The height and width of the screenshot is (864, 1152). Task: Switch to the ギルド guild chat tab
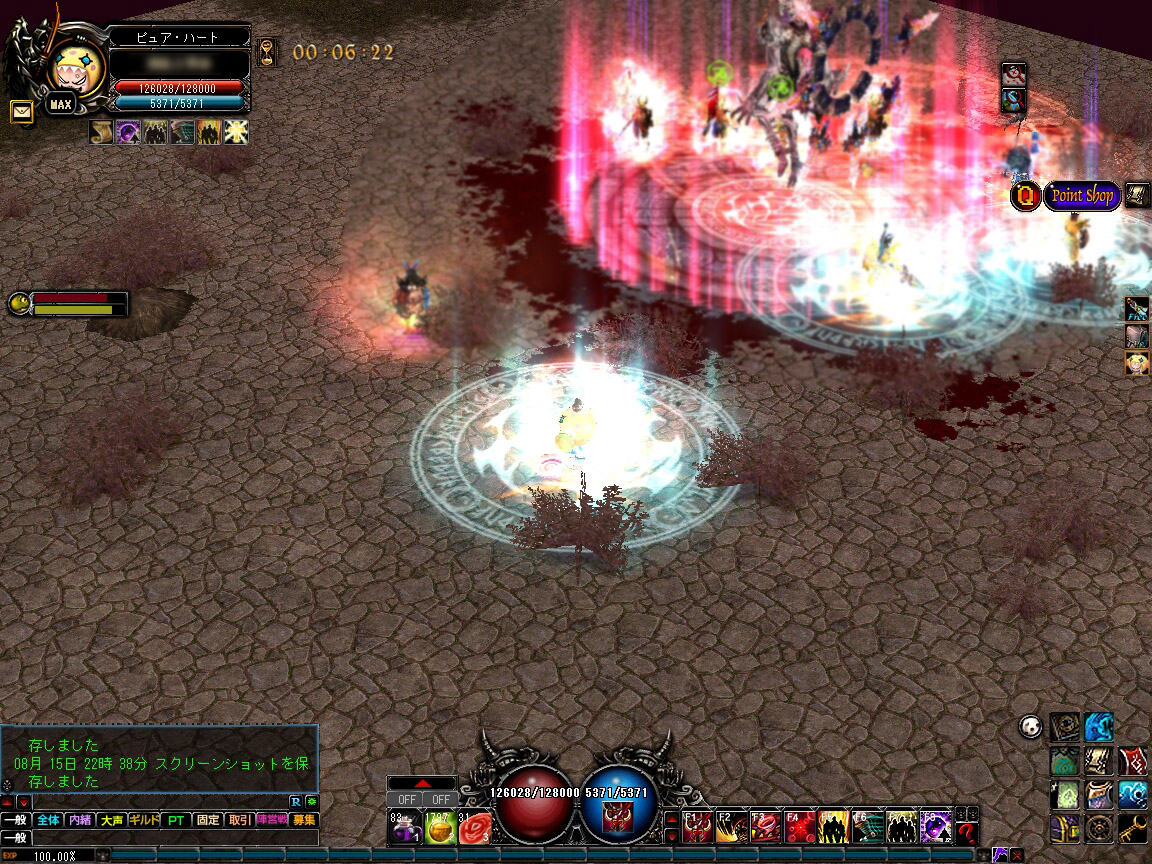click(144, 820)
